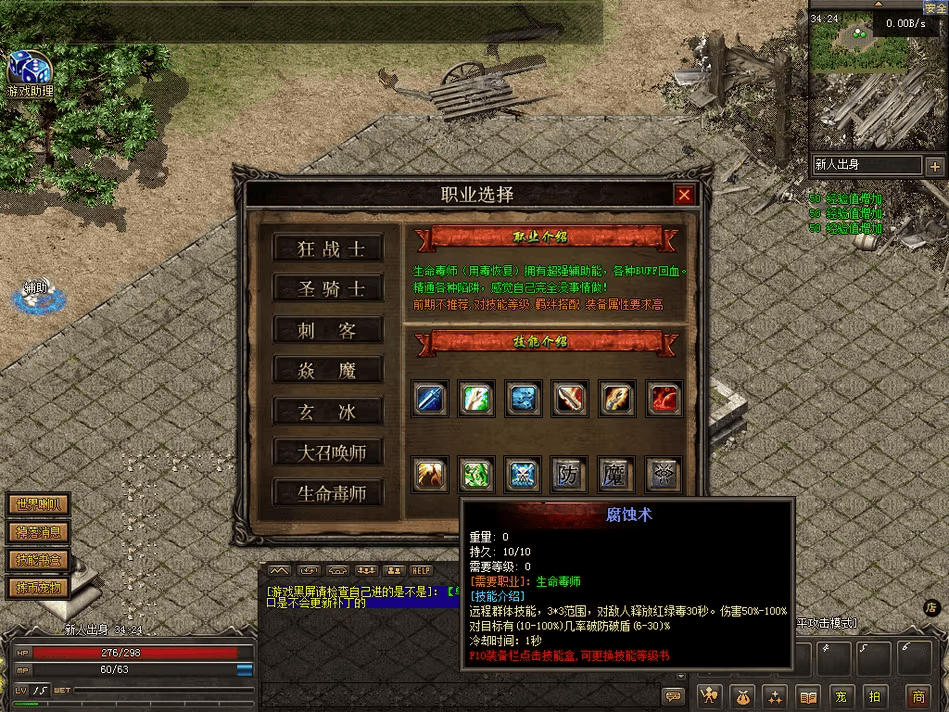Select the 大召唤师 class

tap(327, 452)
